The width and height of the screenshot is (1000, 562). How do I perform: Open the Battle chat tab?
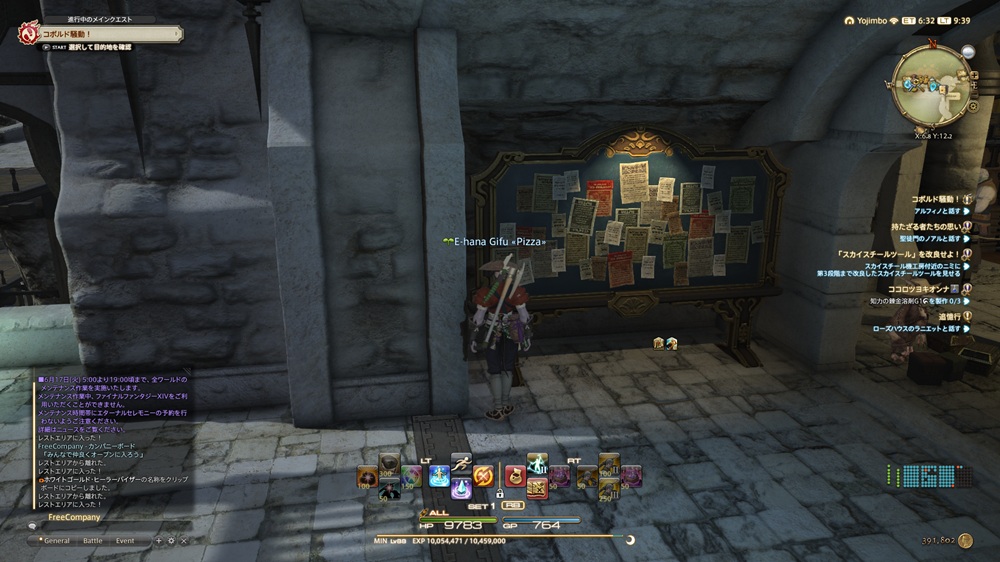[92, 541]
